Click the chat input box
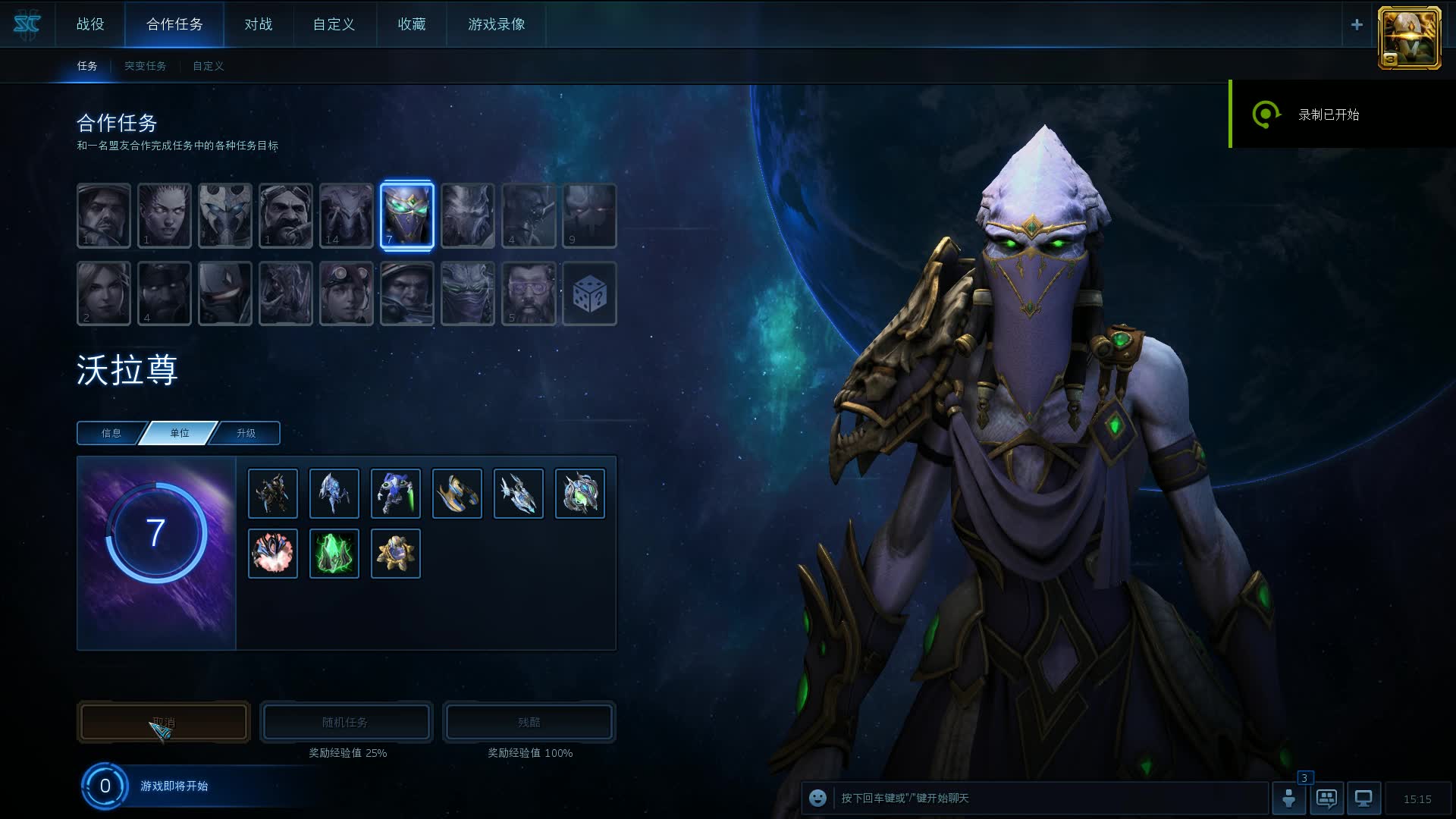This screenshot has width=1456, height=819. click(1046, 798)
